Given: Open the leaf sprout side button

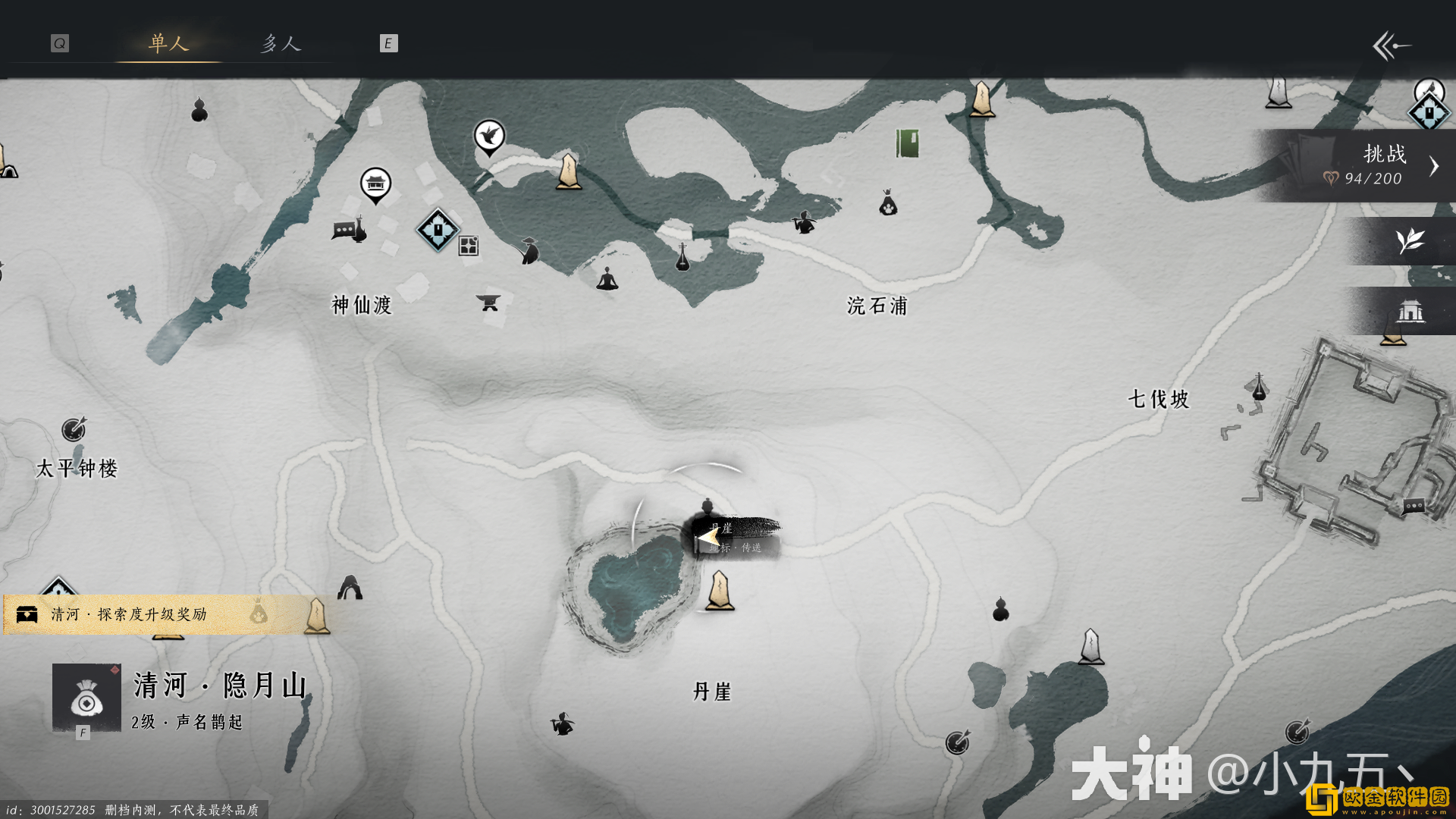Looking at the screenshot, I should coord(1409,241).
